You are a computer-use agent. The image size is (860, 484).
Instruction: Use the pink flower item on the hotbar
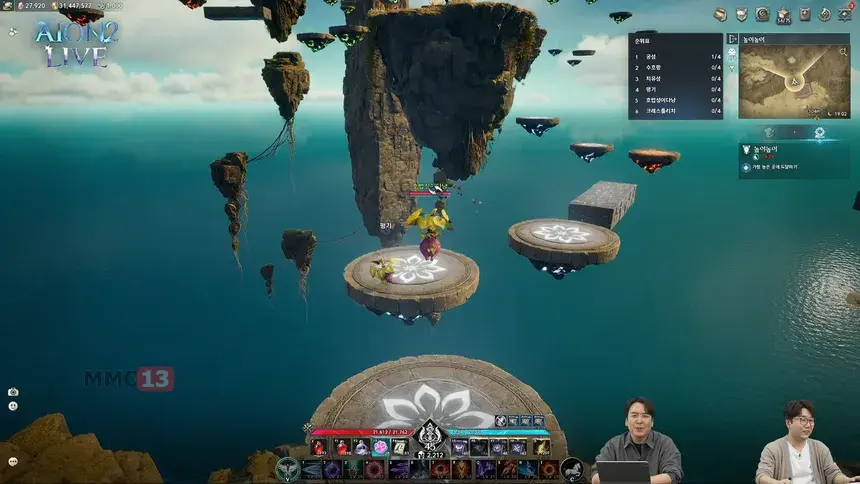click(x=380, y=447)
